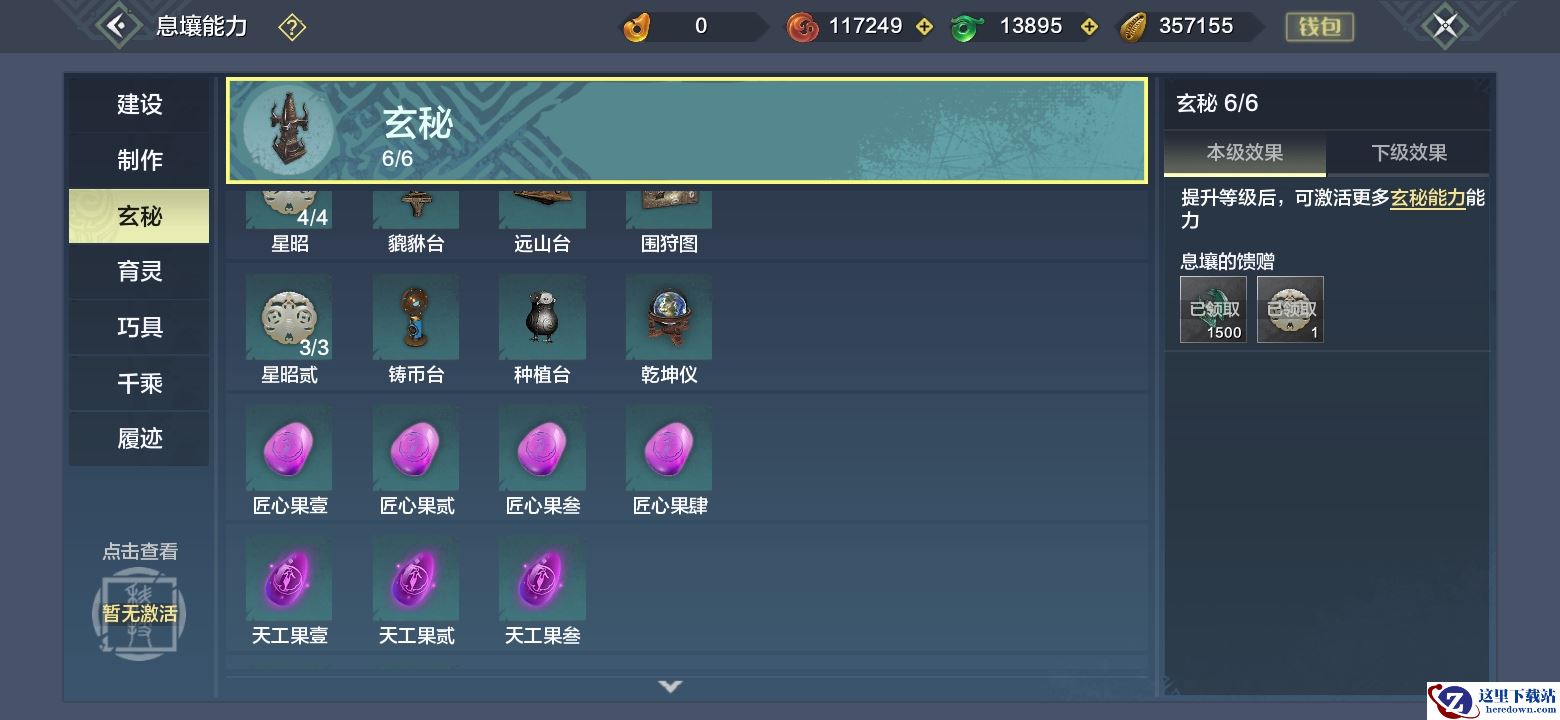Viewport: 1560px width, 720px height.
Task: Open the yellow question mark help
Action: (291, 27)
